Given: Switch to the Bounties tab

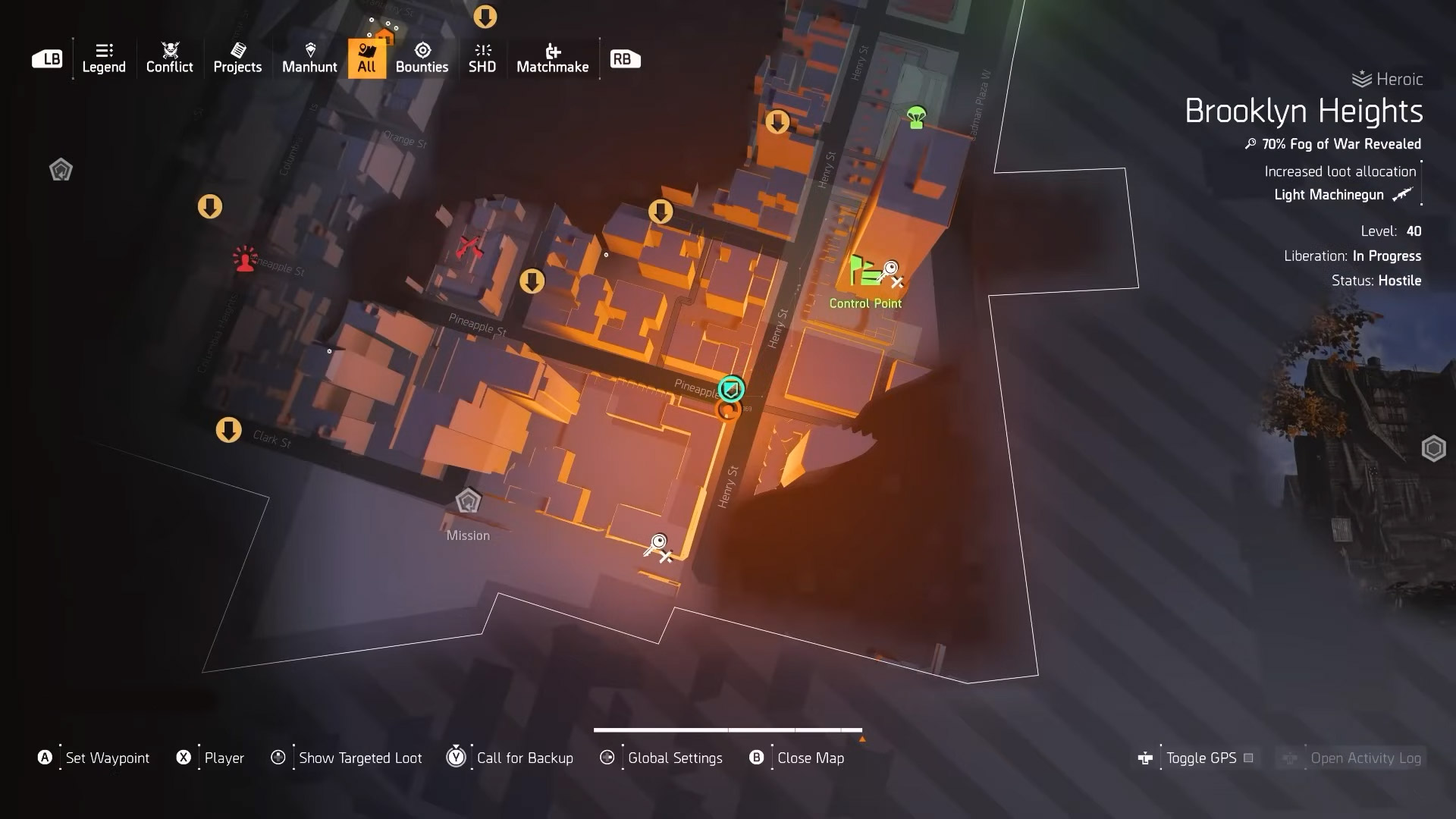Looking at the screenshot, I should [x=422, y=58].
